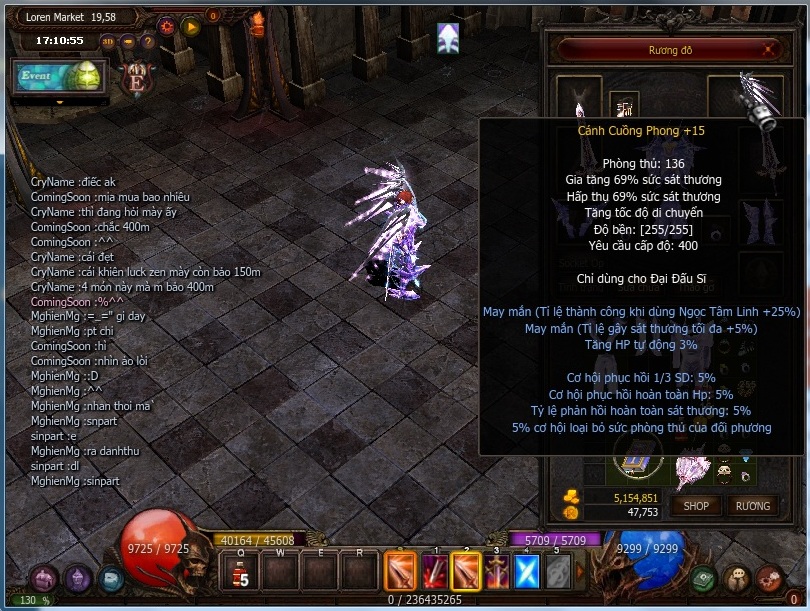Viewport: 810px width, 611px height.
Task: Click the orange play arrow button
Action: tap(192, 27)
